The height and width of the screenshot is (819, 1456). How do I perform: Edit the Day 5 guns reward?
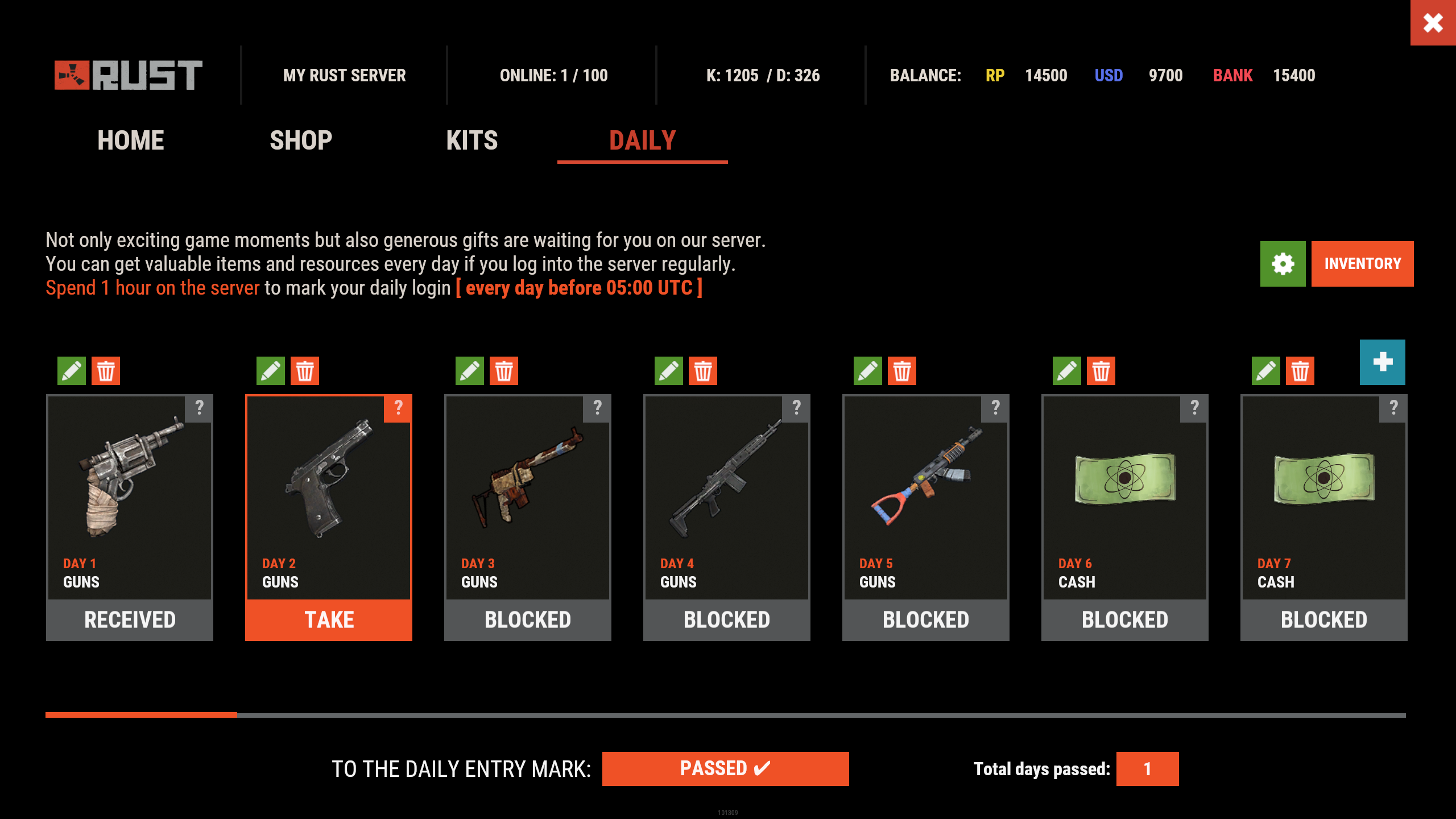pos(867,370)
